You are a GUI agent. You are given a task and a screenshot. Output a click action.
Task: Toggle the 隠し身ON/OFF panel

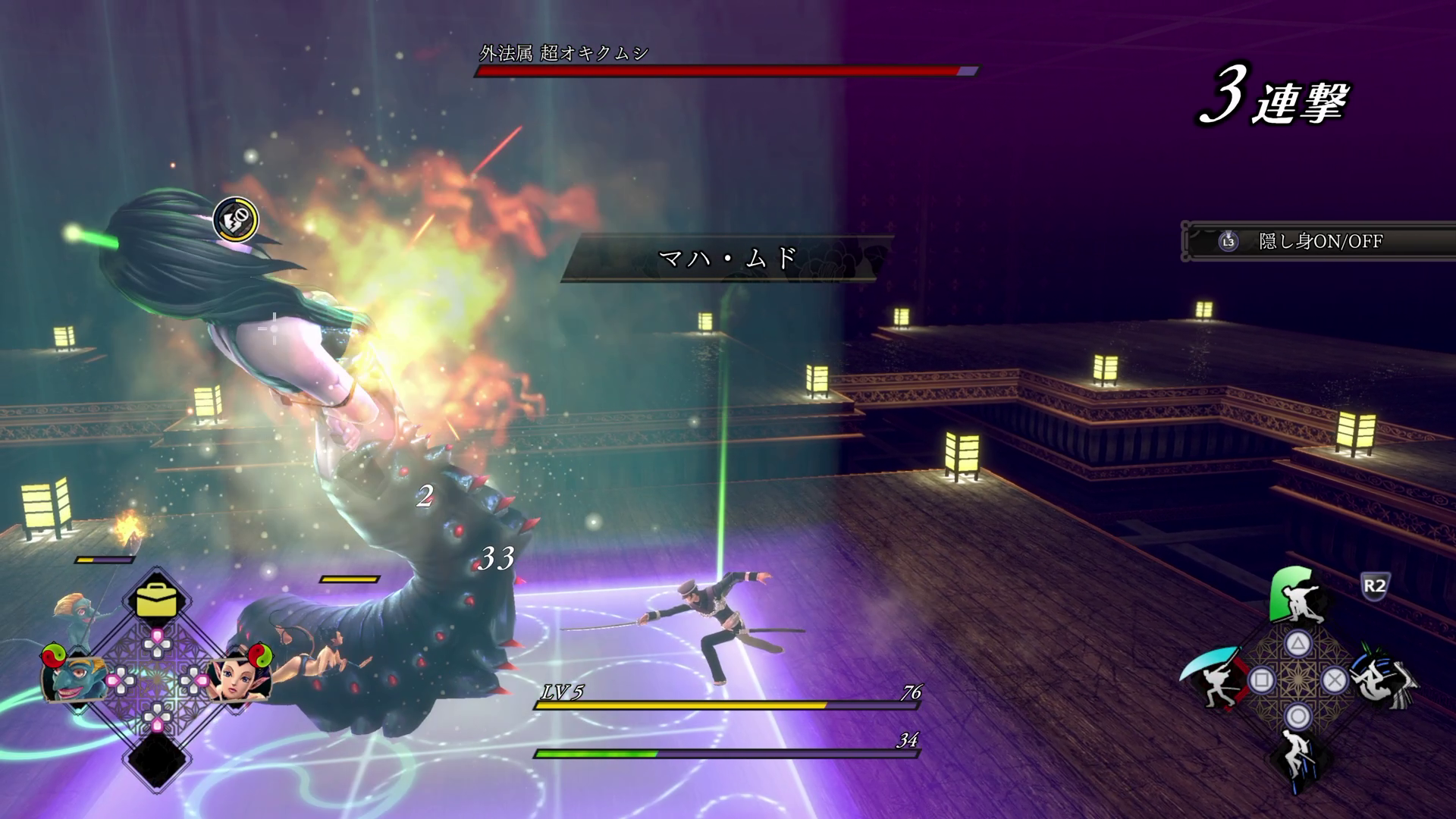coord(1319,242)
